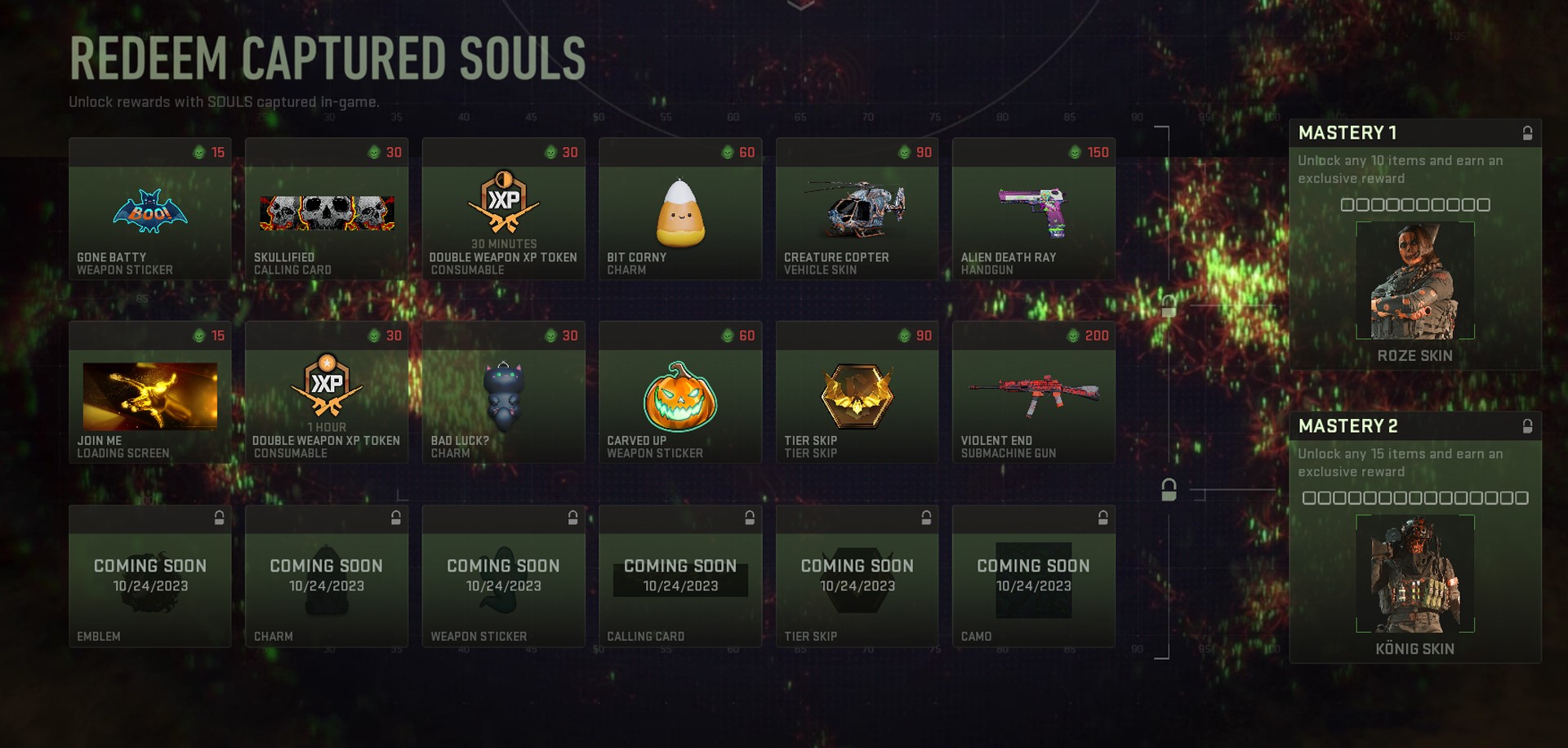Select the 30 Minutes Double Weapon XP Token
The image size is (1568, 748).
503,208
